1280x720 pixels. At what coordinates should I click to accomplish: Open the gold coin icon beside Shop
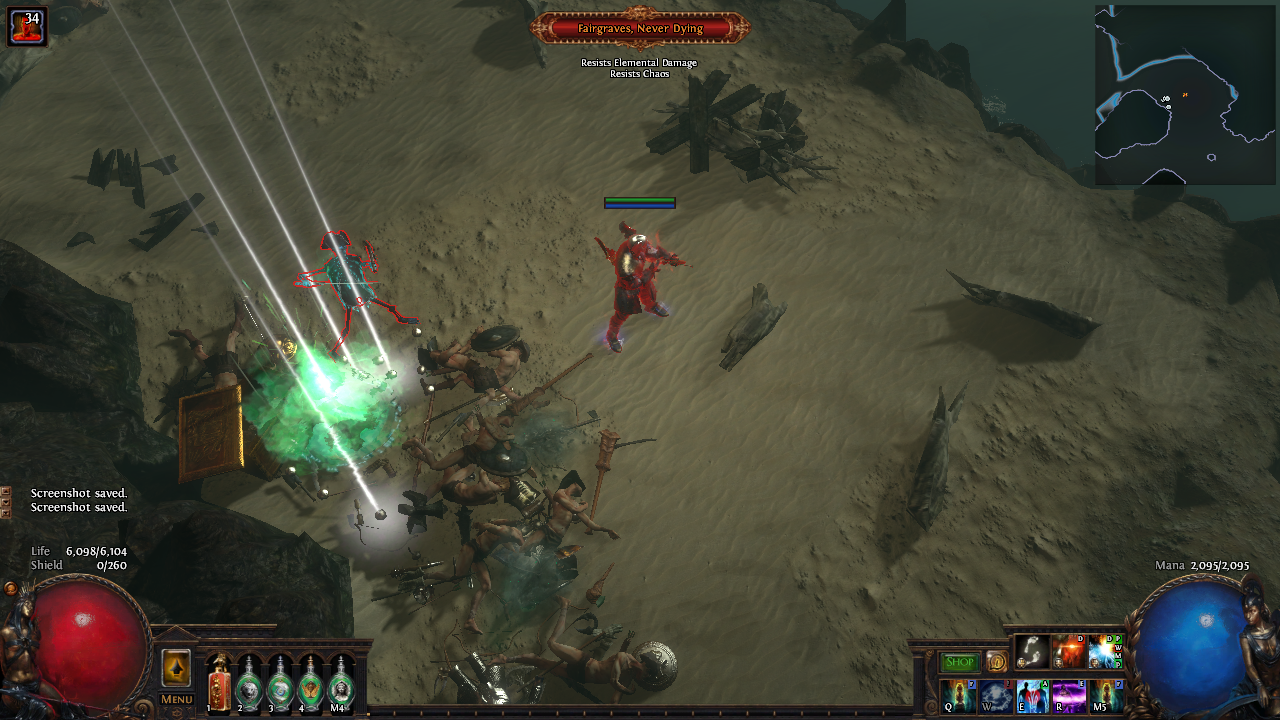tap(996, 662)
